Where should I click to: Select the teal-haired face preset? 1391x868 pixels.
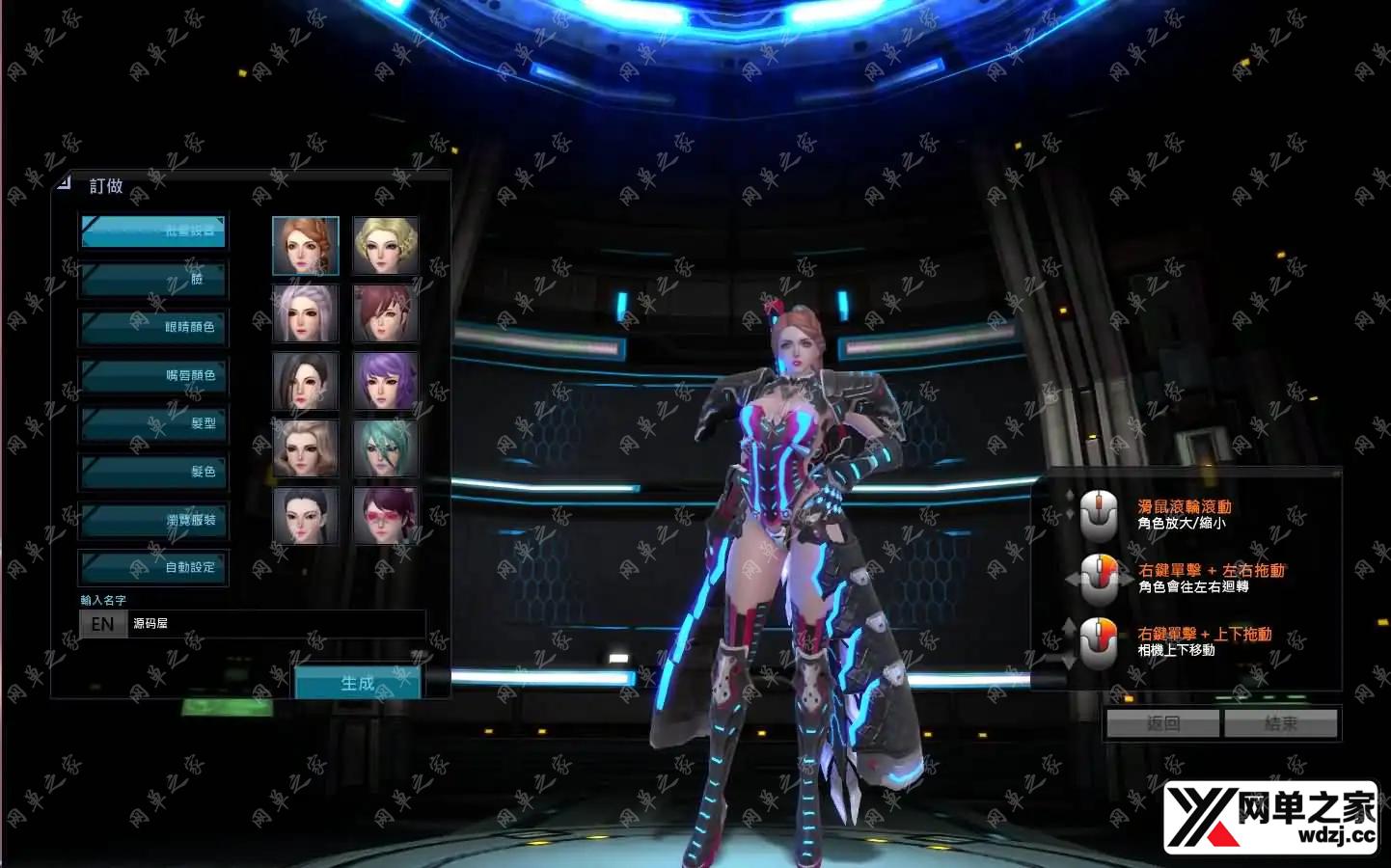coord(386,448)
